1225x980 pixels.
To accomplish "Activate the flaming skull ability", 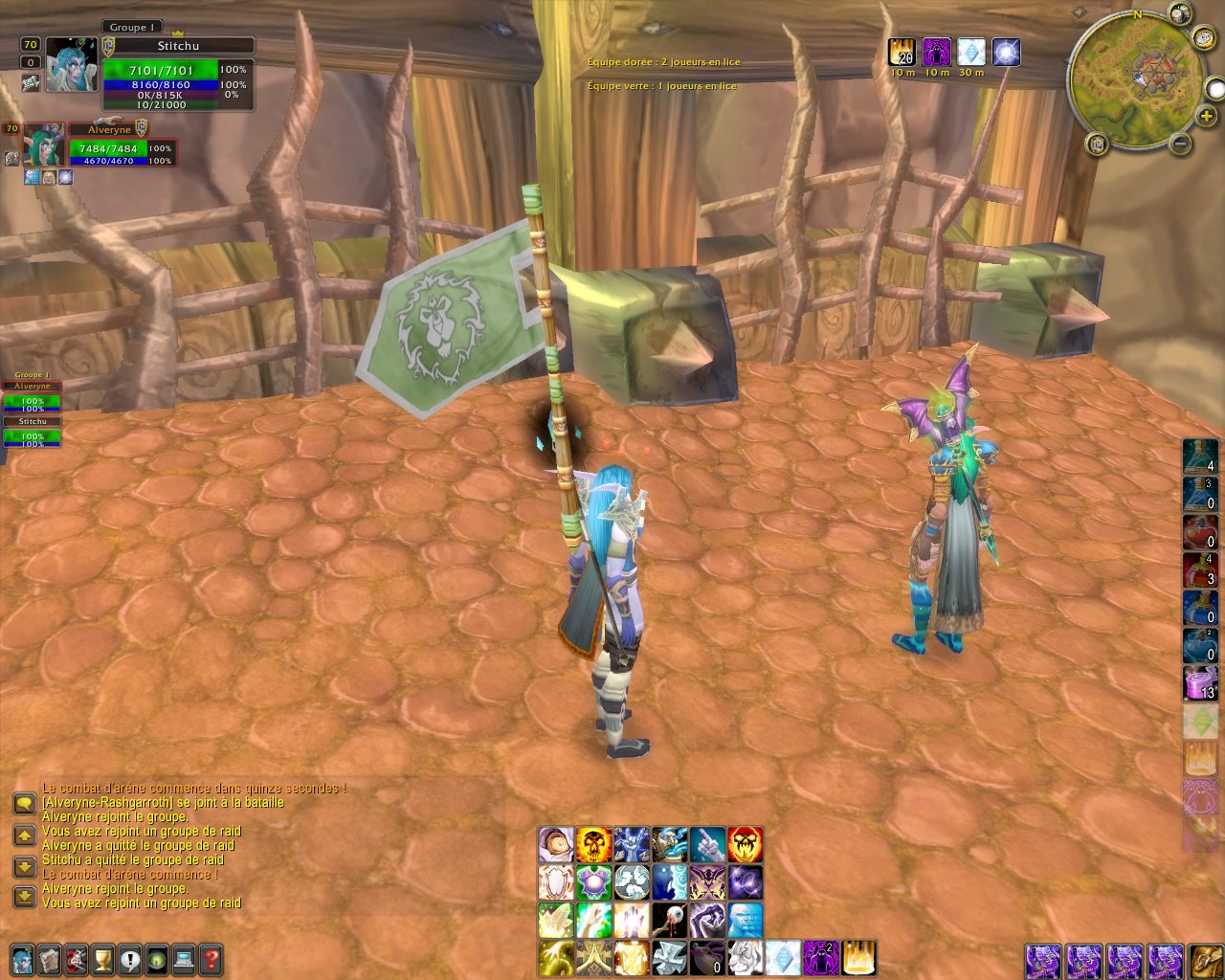I will pos(593,844).
